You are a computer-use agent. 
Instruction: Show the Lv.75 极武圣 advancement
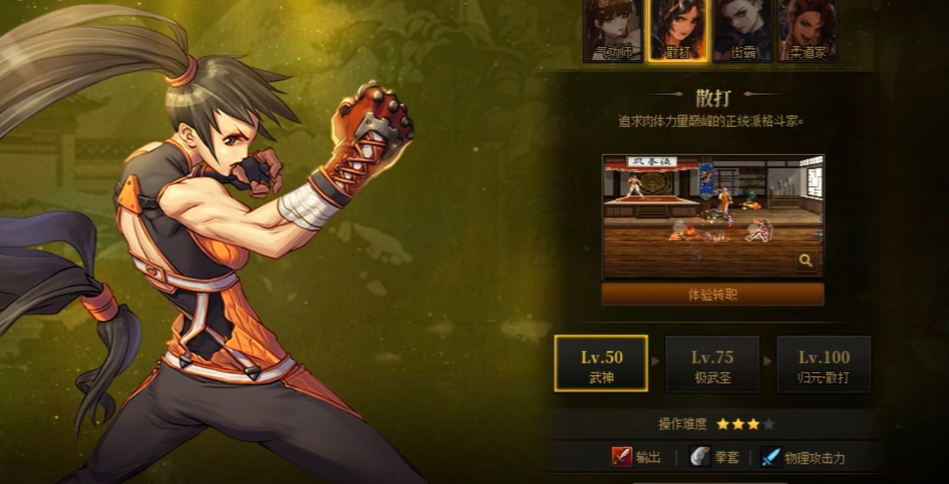click(x=712, y=364)
